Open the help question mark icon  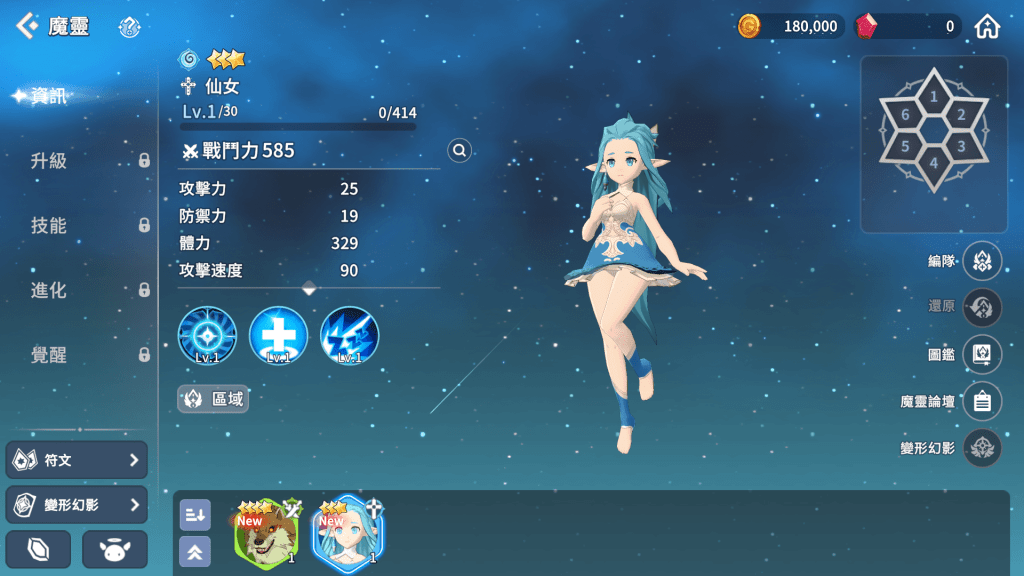129,27
